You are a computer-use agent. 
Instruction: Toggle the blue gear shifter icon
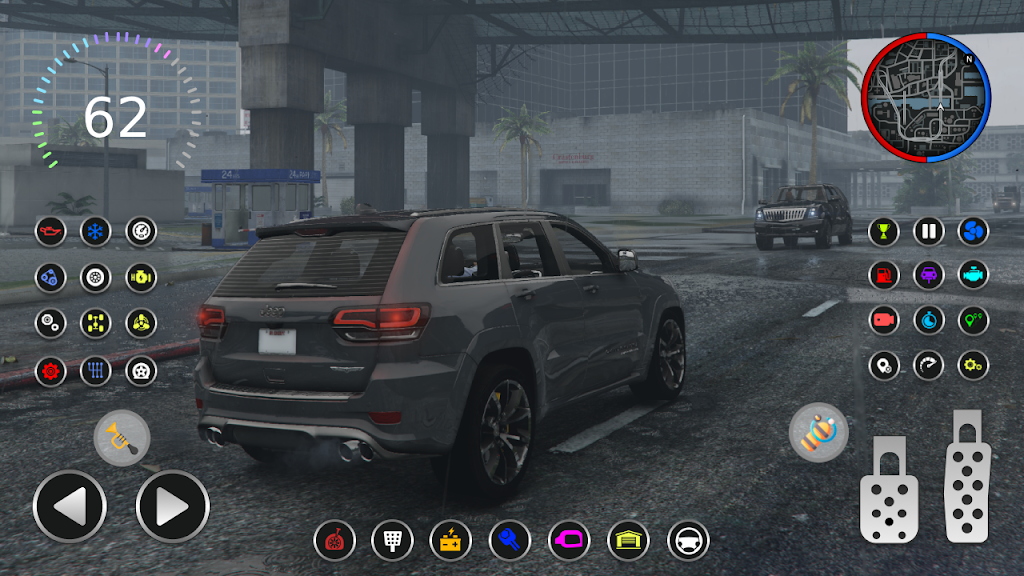pos(96,371)
